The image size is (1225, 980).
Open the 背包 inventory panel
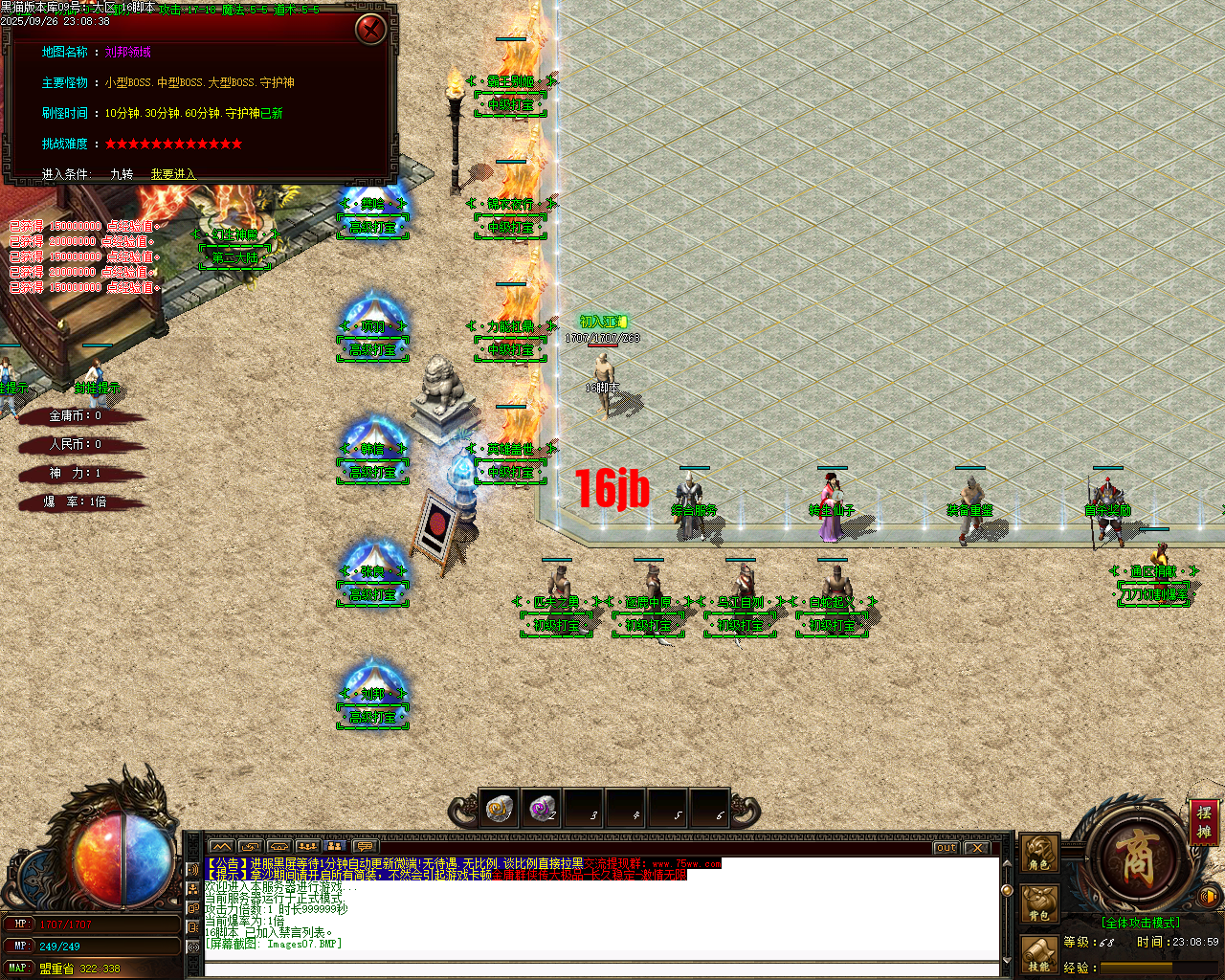pos(1039,902)
